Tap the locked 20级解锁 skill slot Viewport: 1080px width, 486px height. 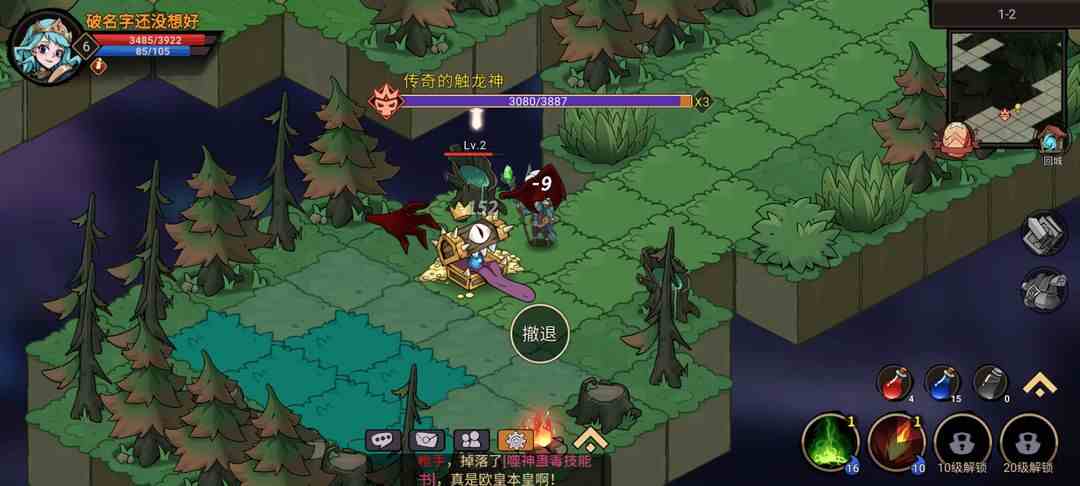tap(1028, 442)
